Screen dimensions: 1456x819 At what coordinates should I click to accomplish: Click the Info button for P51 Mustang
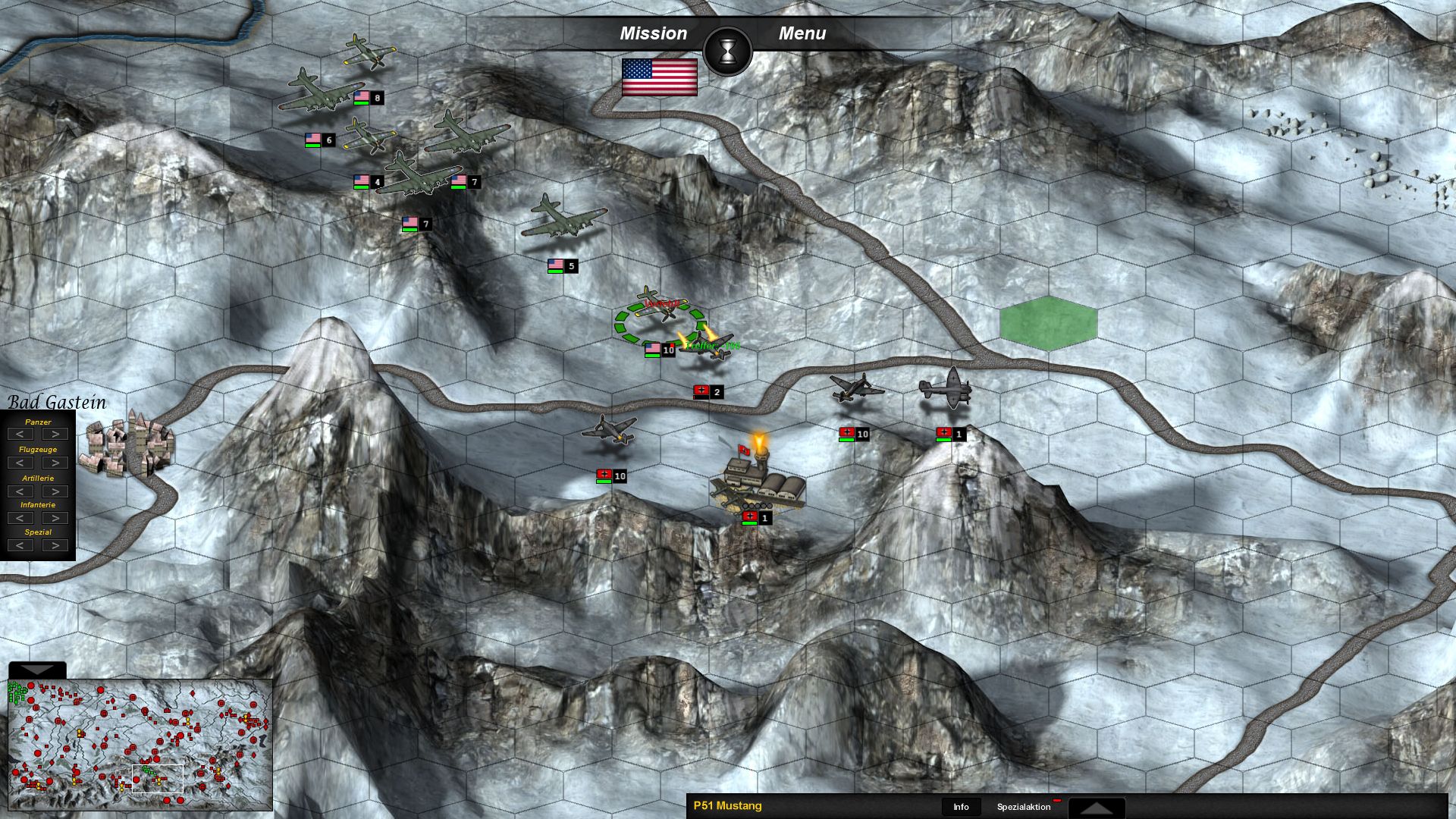pyautogui.click(x=961, y=807)
